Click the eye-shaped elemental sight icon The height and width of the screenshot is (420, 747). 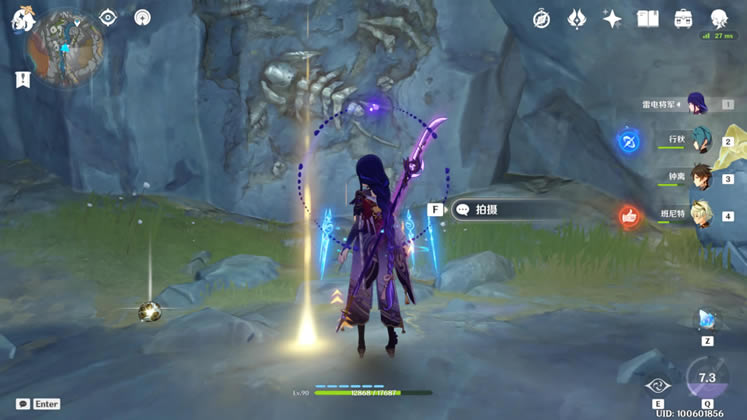pos(108,17)
